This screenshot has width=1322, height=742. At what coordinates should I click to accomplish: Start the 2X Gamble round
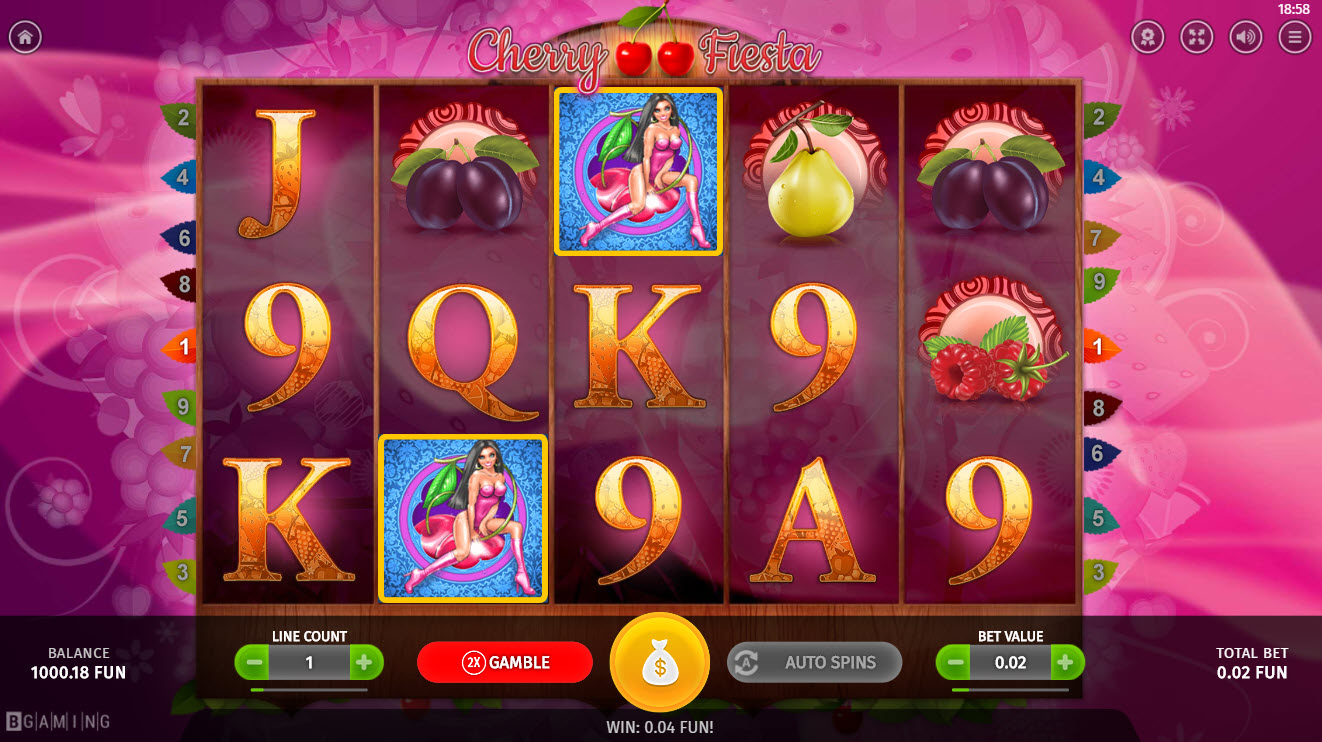click(x=505, y=662)
